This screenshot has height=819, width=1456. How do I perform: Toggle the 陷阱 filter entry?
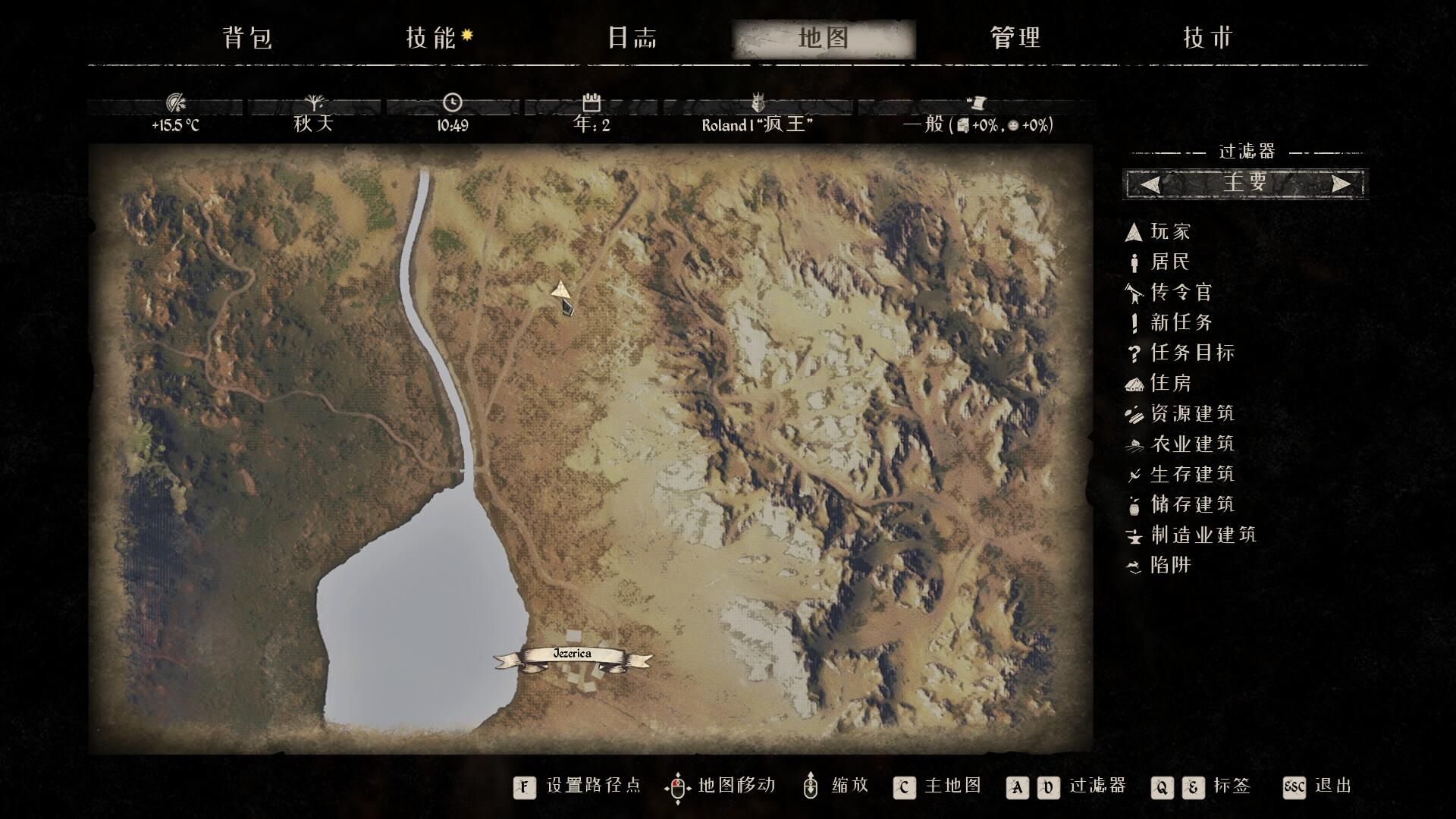tap(1170, 565)
